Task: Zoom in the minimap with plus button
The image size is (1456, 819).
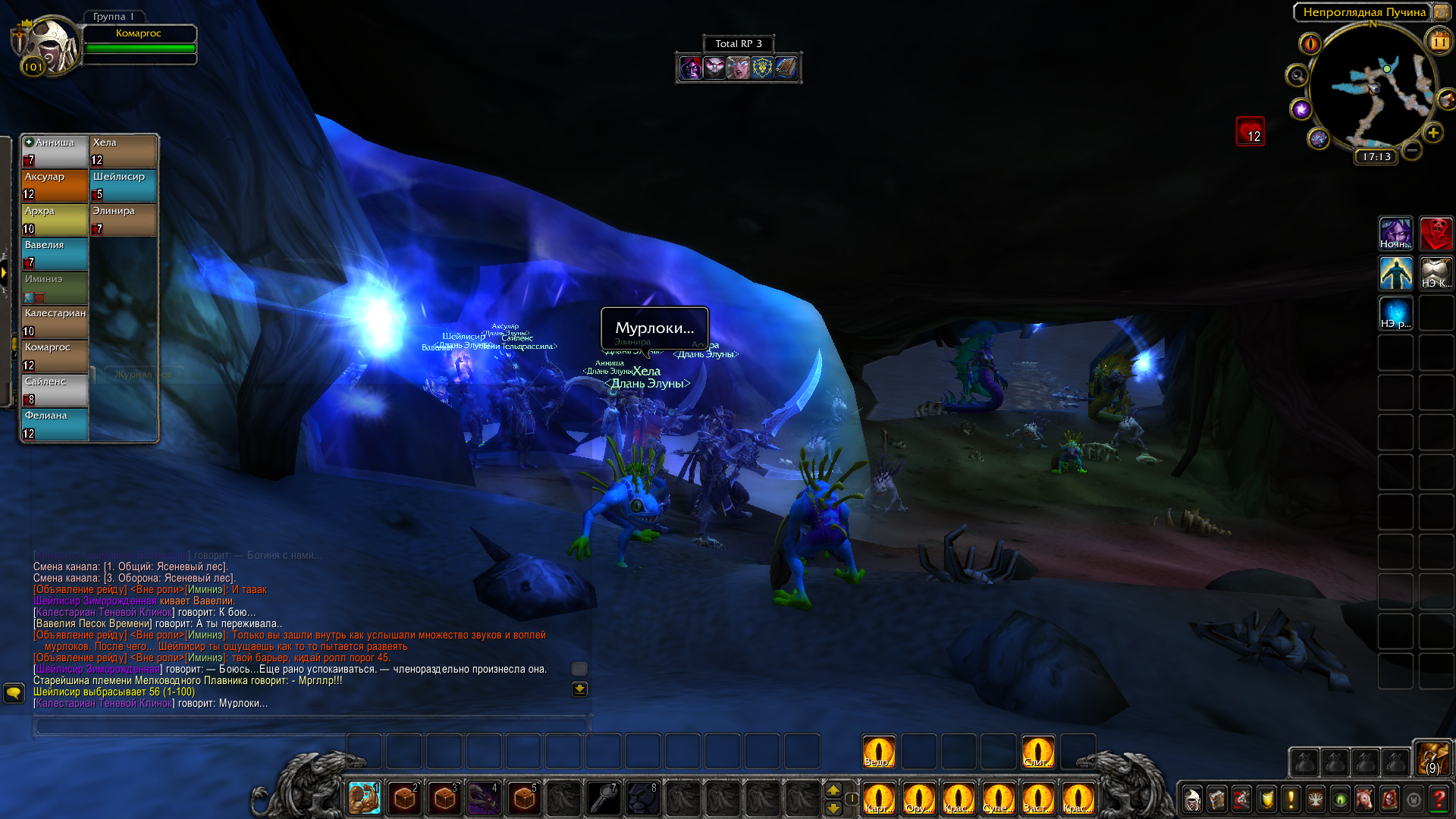Action: point(1432,133)
